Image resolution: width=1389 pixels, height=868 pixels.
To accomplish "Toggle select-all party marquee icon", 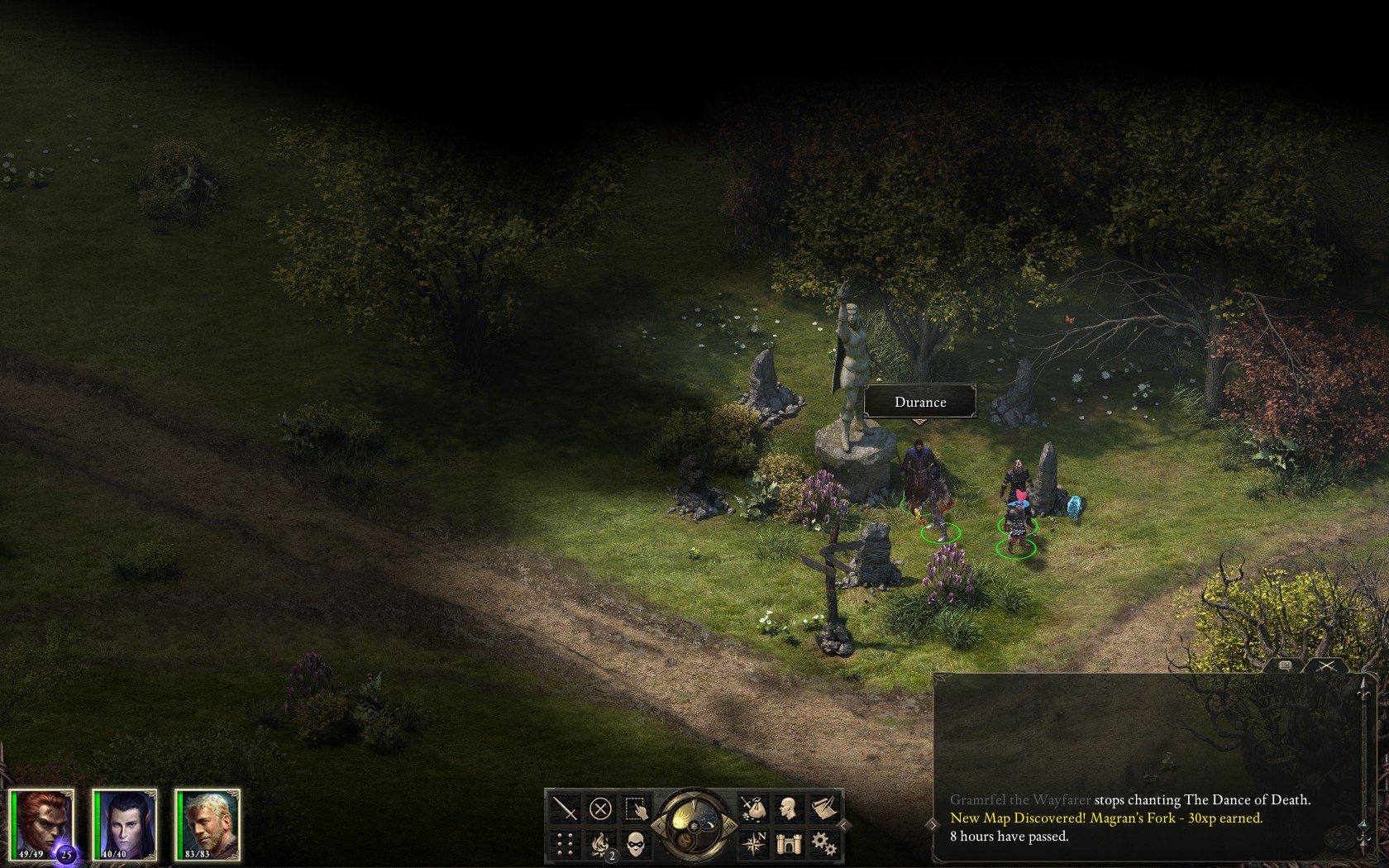I will 635,809.
